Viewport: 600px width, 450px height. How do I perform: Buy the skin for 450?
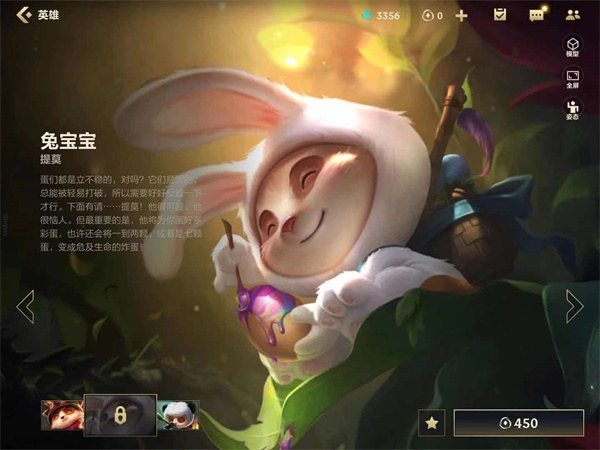(518, 423)
